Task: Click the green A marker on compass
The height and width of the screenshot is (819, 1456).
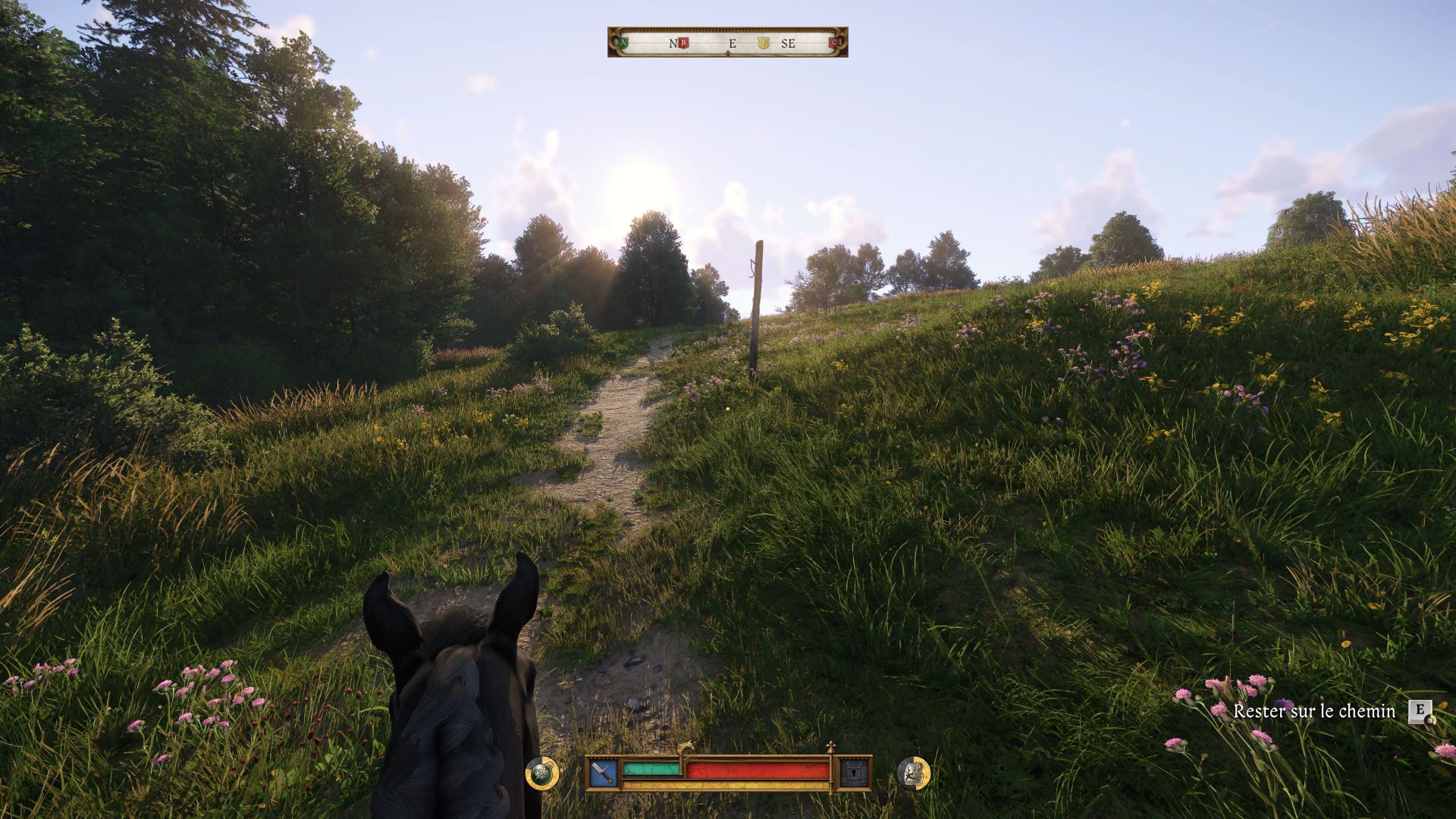Action: point(623,43)
